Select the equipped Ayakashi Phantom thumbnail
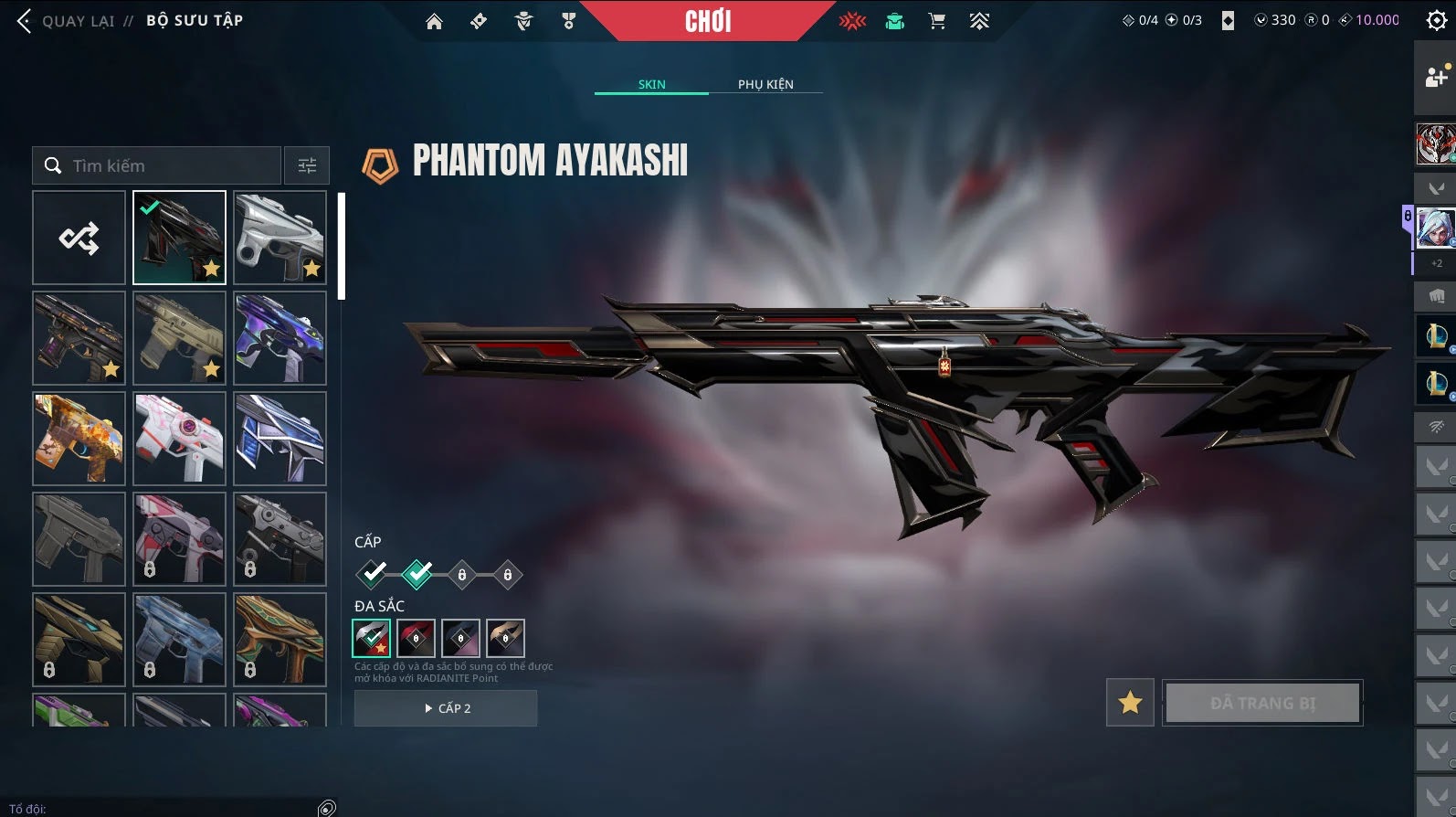 click(179, 239)
